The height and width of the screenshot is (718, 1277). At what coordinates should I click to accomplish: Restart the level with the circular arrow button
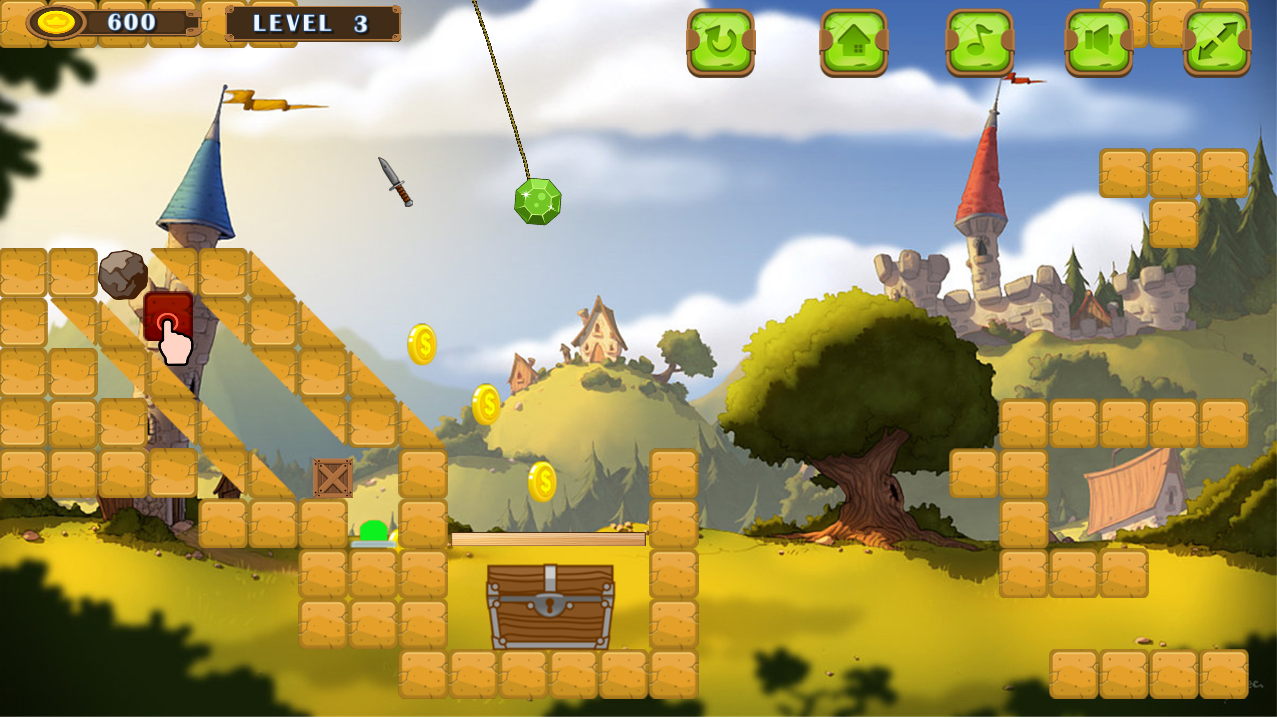(x=720, y=42)
